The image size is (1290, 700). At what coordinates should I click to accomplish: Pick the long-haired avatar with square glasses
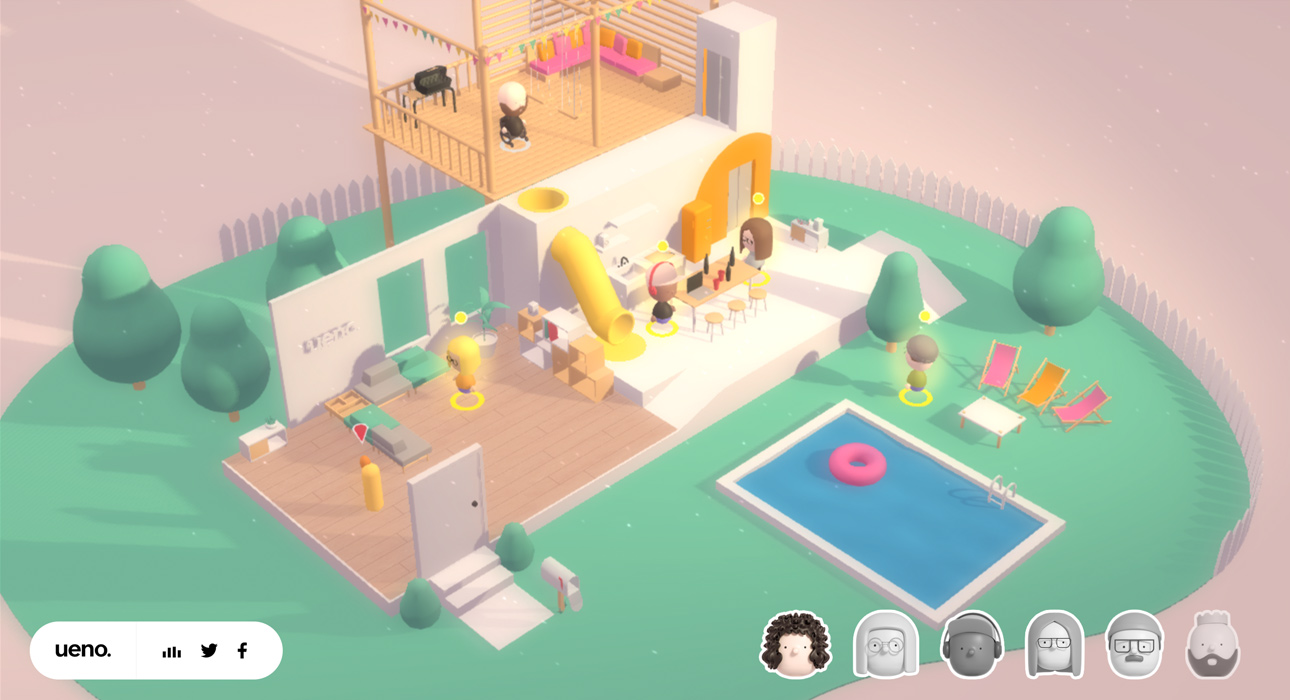point(1055,645)
